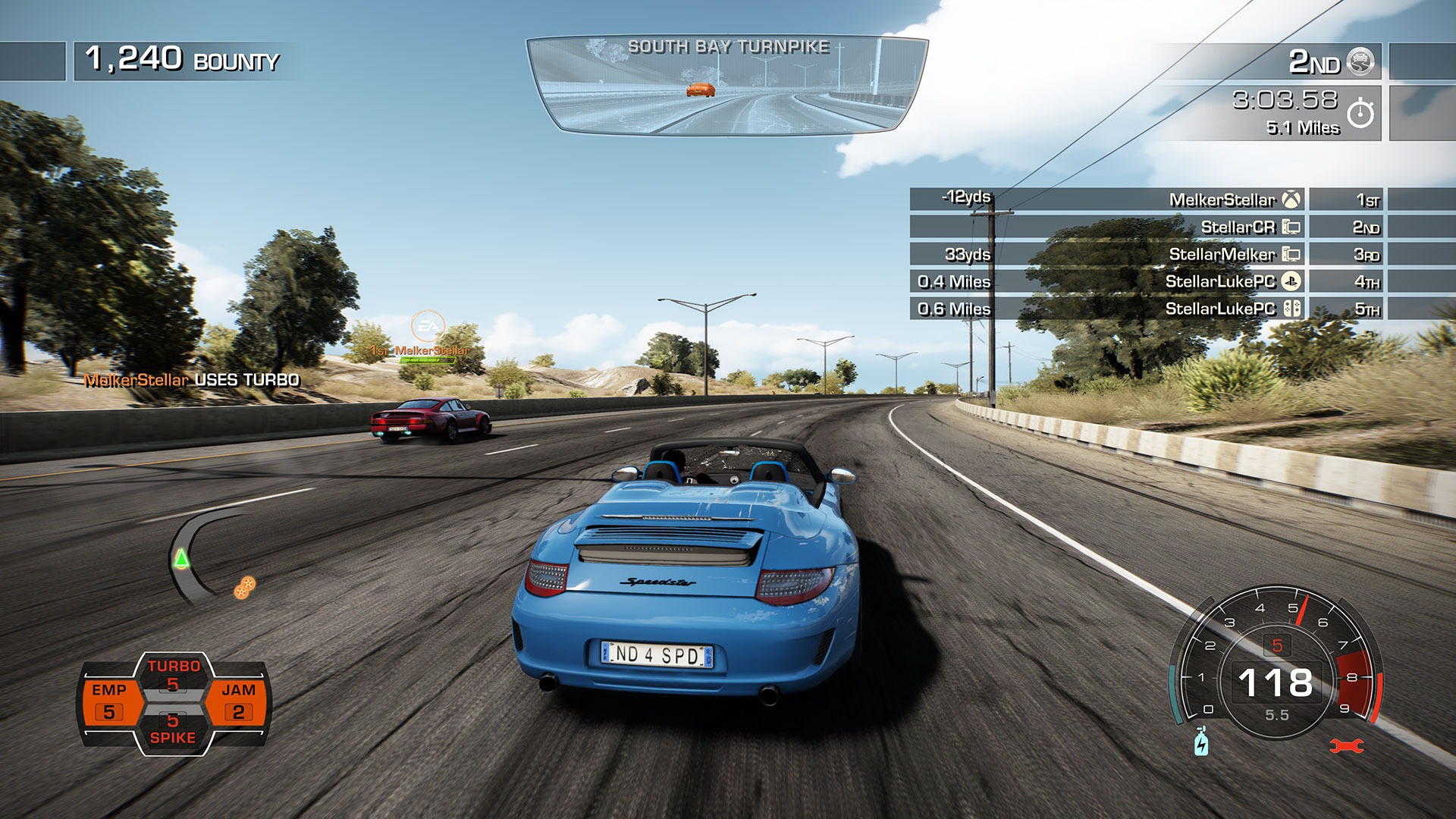1456x819 pixels.
Task: Select the PlayStation icon beside StellarLukePC
Action: point(1291,281)
